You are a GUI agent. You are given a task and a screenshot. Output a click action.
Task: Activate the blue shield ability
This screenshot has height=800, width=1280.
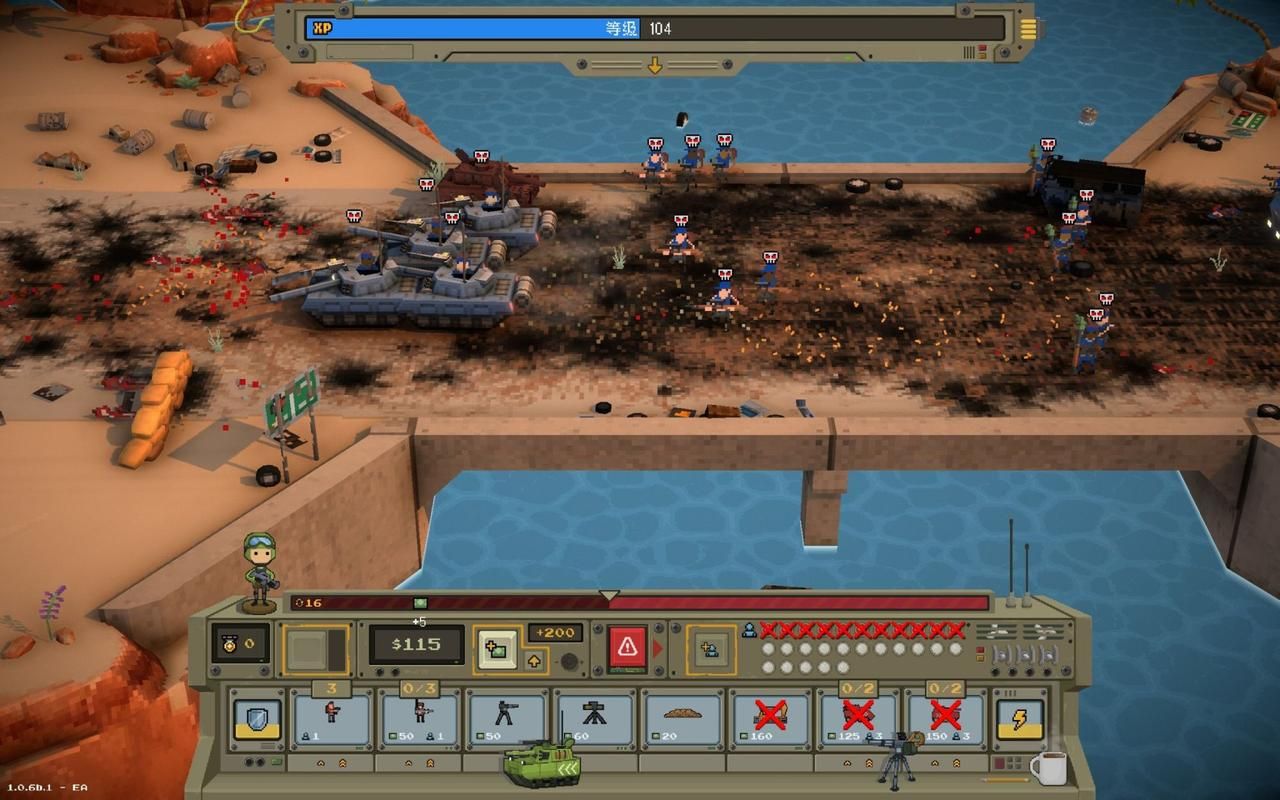257,719
